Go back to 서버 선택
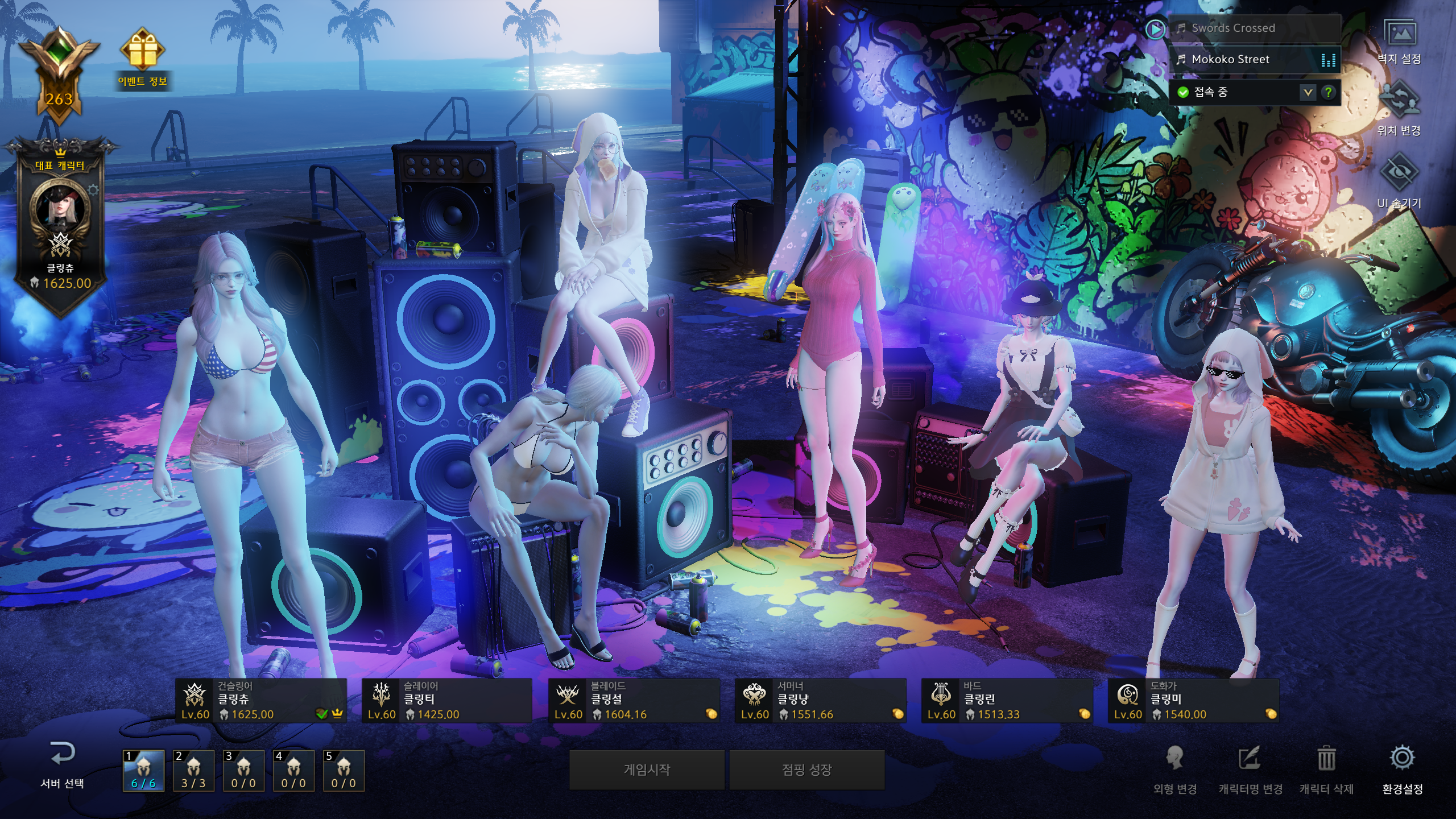 click(62, 765)
